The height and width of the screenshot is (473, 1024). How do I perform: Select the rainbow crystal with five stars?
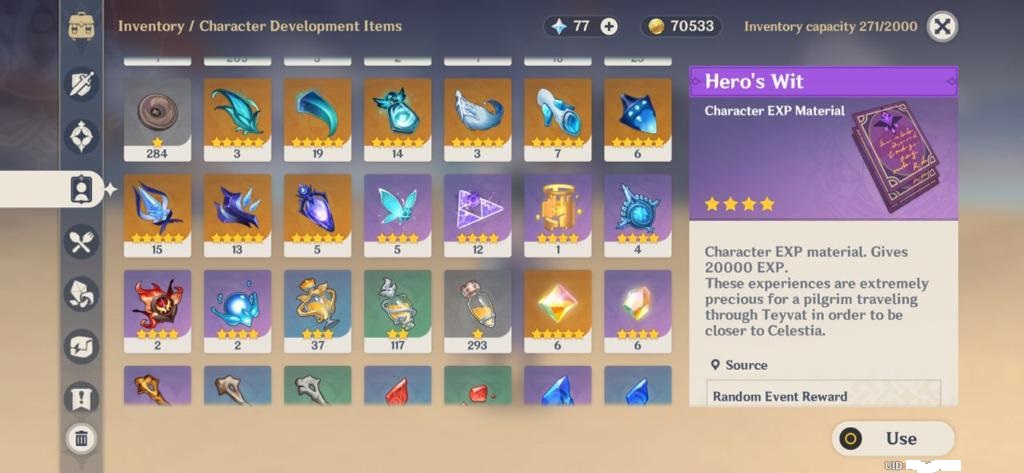tap(557, 309)
